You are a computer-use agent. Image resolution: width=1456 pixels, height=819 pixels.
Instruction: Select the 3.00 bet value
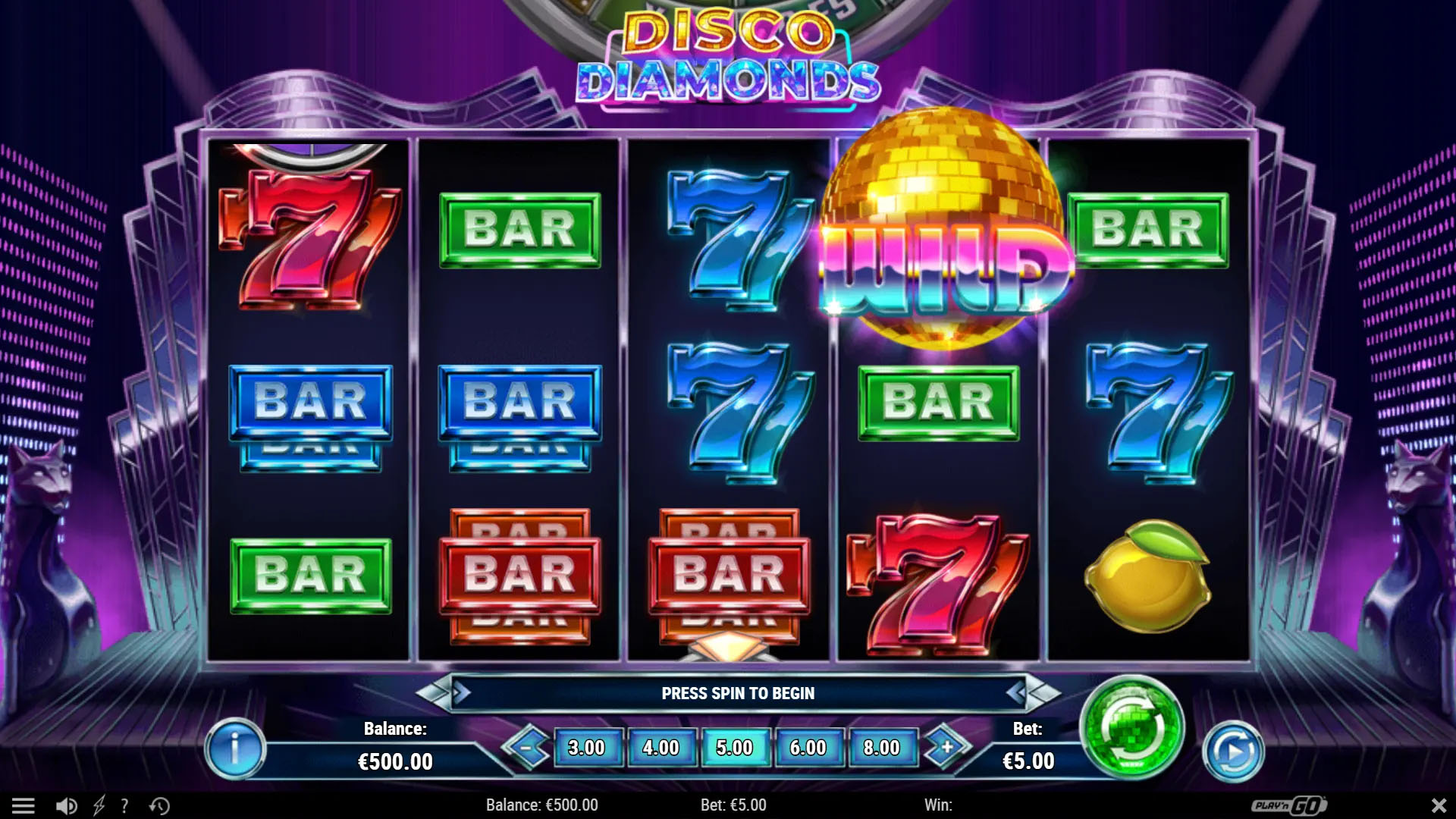point(587,748)
